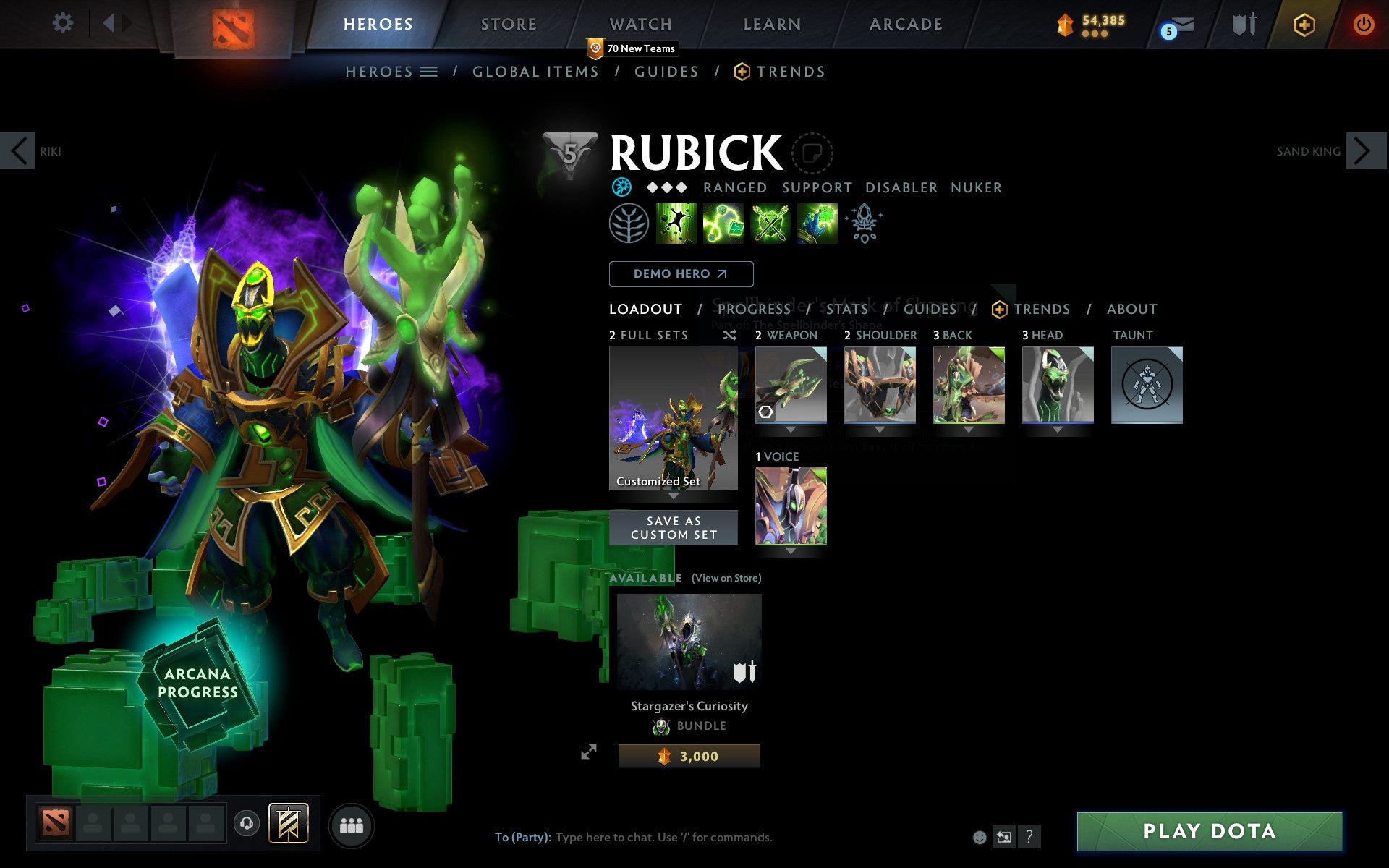Switch to the STATS tab

(x=846, y=309)
